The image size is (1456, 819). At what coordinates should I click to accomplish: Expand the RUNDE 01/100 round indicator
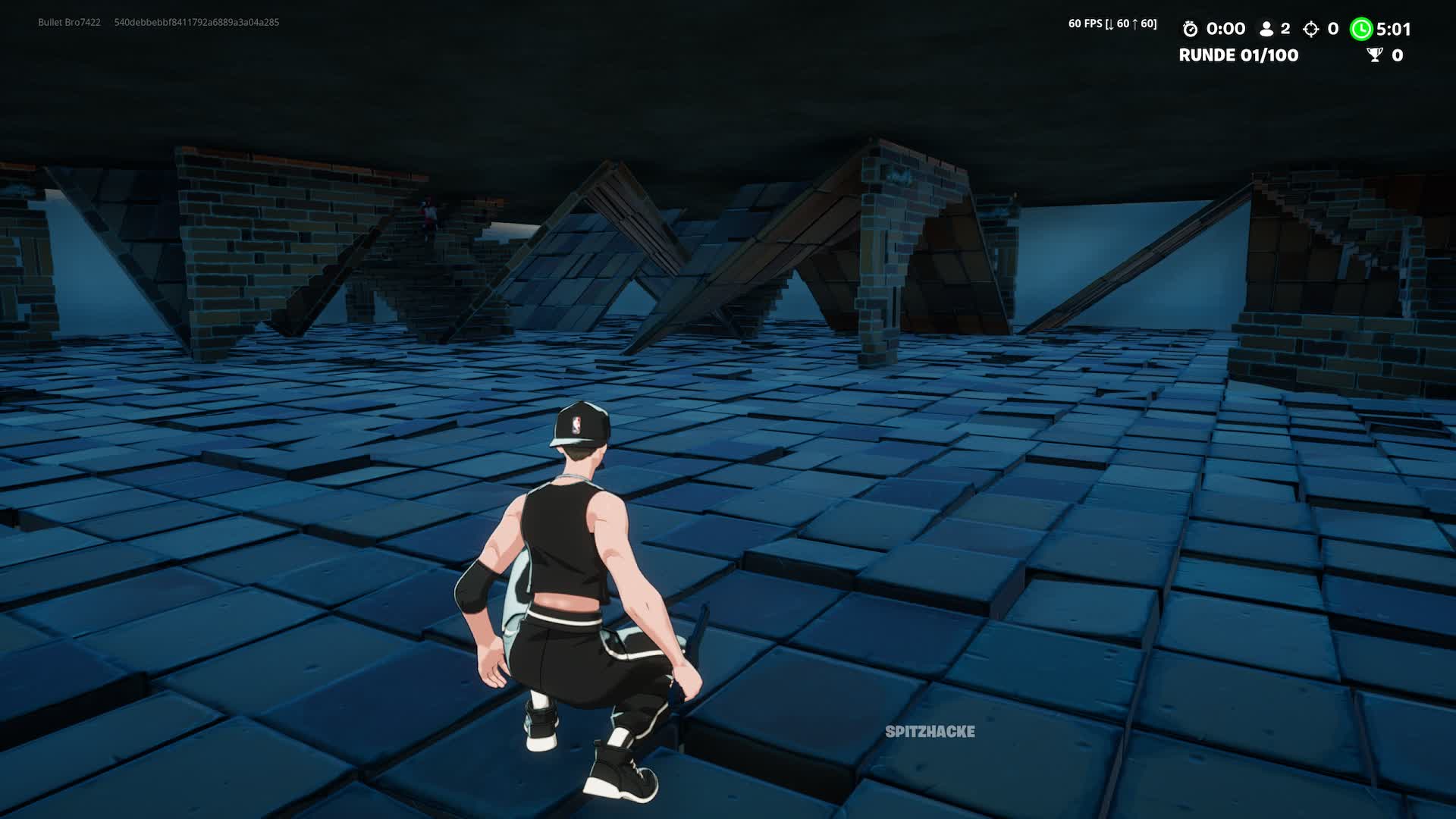click(x=1238, y=55)
